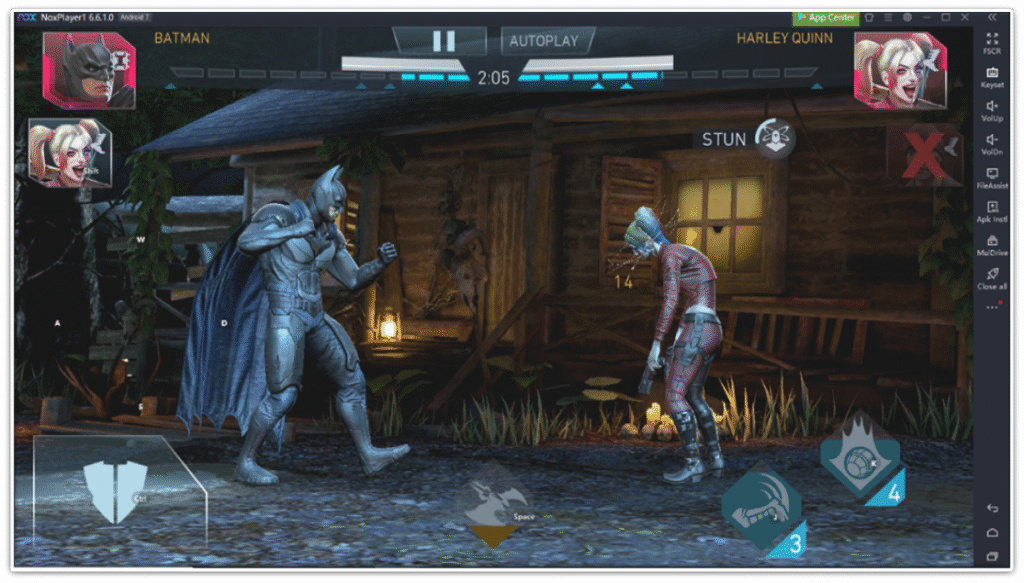This screenshot has width=1024, height=583.
Task: Open the MulDrive multi-instance manager
Action: [x=992, y=245]
